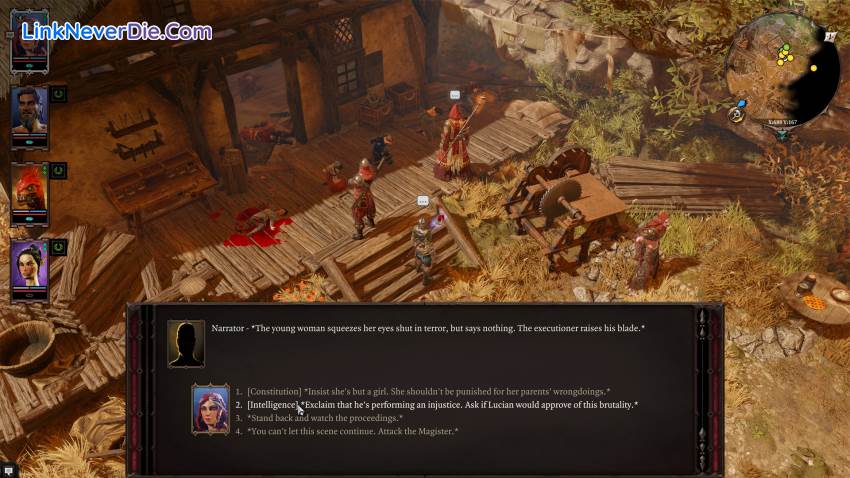
Task: Click the speaking character portrait beside the replies
Action: pyautogui.click(x=211, y=409)
